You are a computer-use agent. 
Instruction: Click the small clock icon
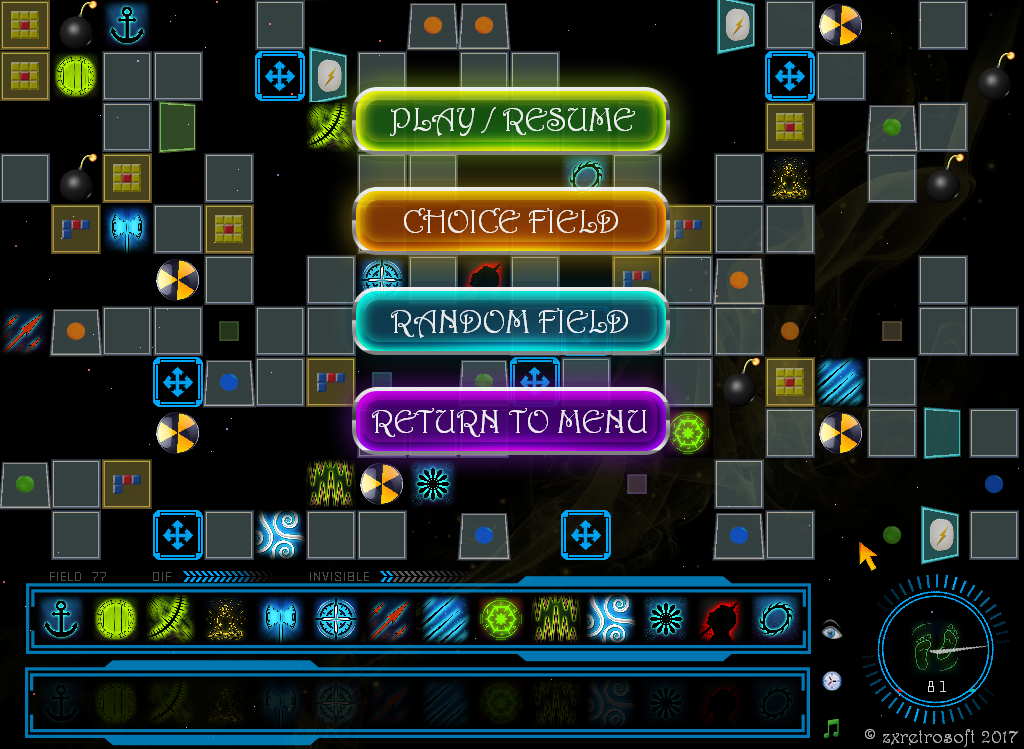[x=832, y=681]
